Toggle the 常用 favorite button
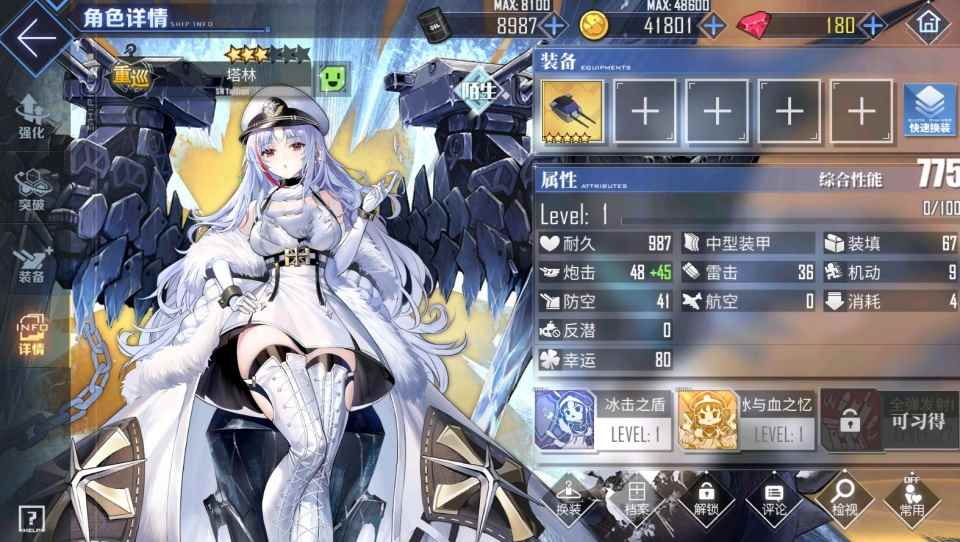Screen dimensions: 960x542 pyautogui.click(x=911, y=498)
